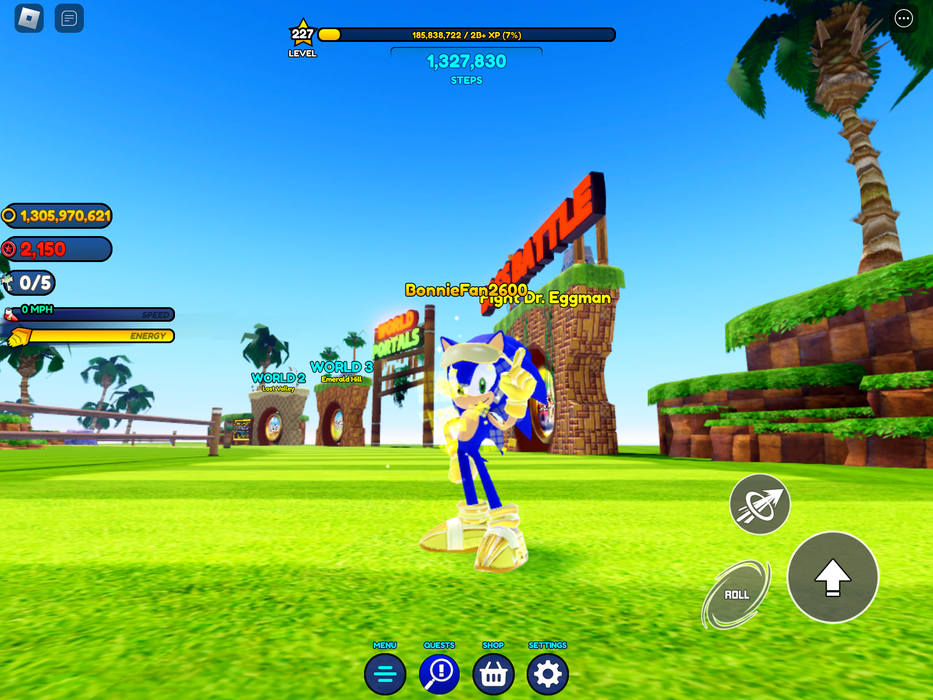Open the Roblox chat window

point(69,18)
